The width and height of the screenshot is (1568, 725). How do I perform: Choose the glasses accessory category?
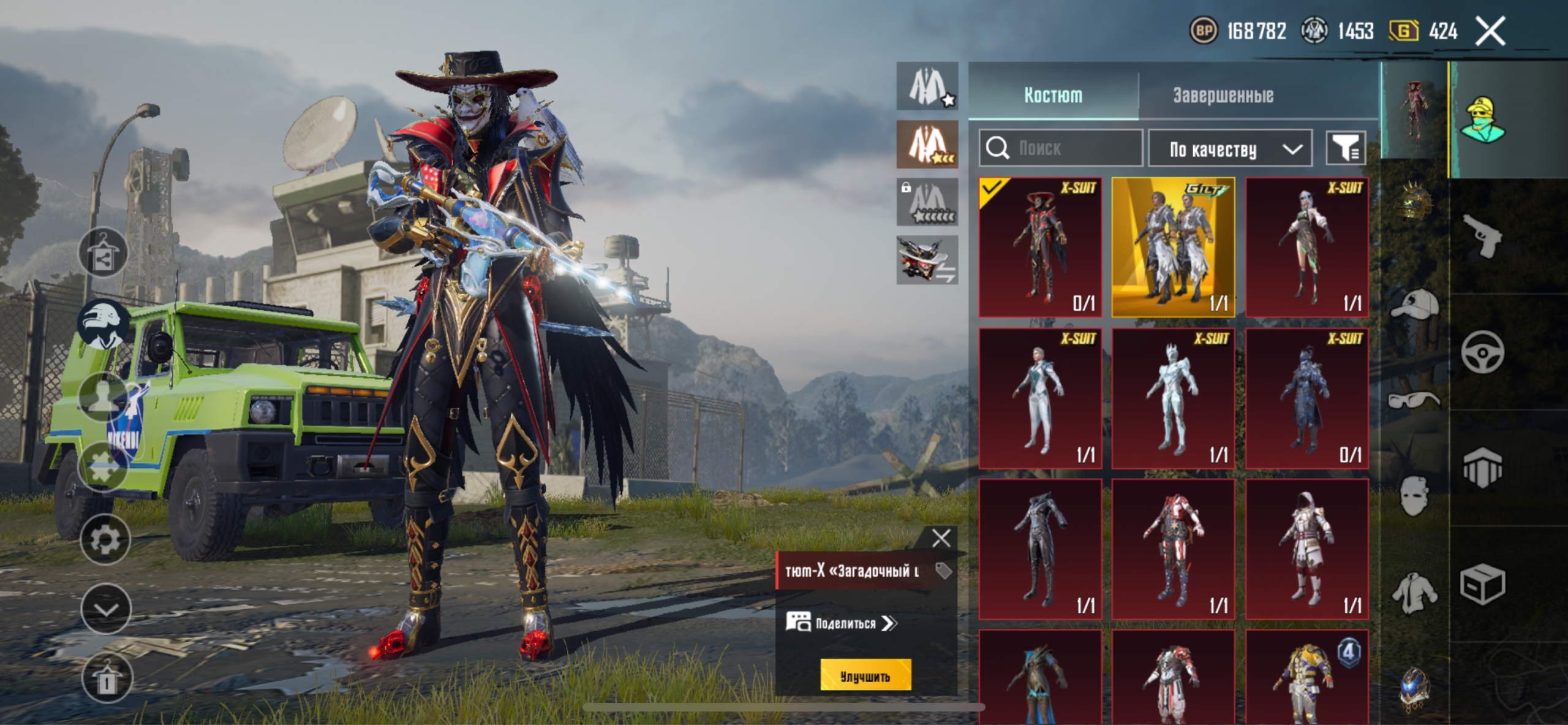(1414, 401)
